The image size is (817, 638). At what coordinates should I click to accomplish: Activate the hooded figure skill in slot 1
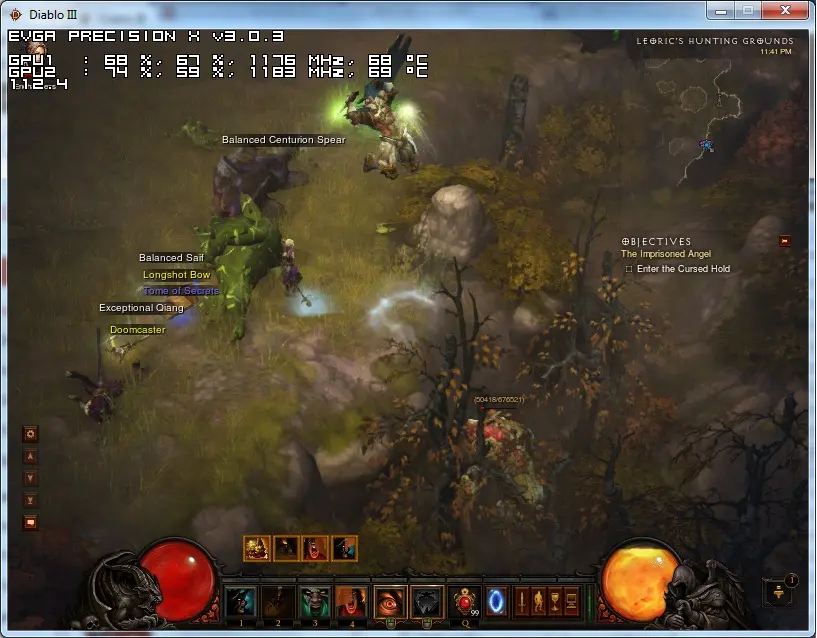(240, 602)
